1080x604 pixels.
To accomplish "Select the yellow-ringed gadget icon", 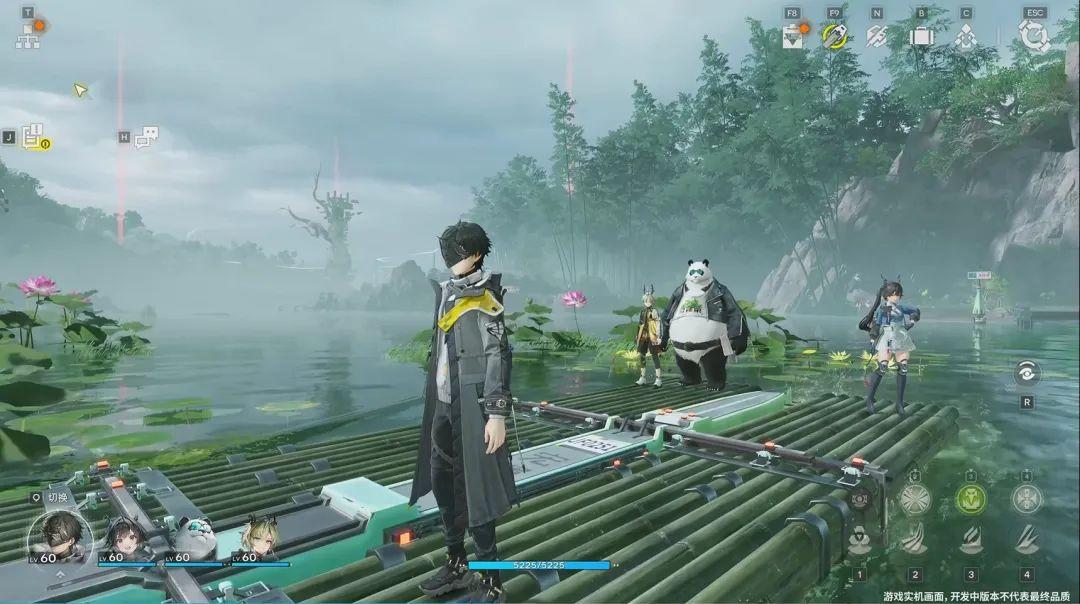I will [835, 36].
